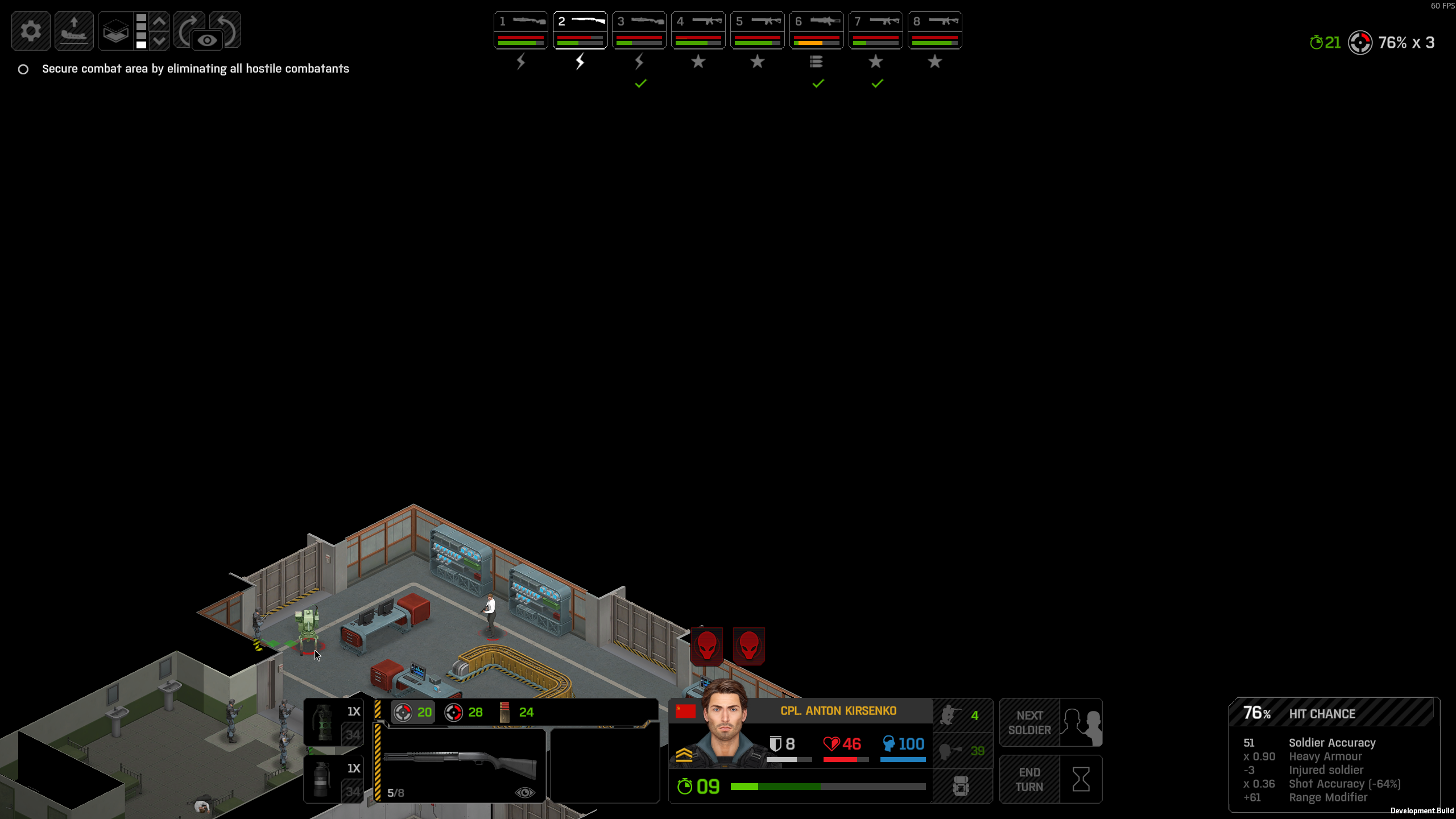Select soldier 1 in squad bar
Viewport: 1456px width, 819px height.
(520, 31)
